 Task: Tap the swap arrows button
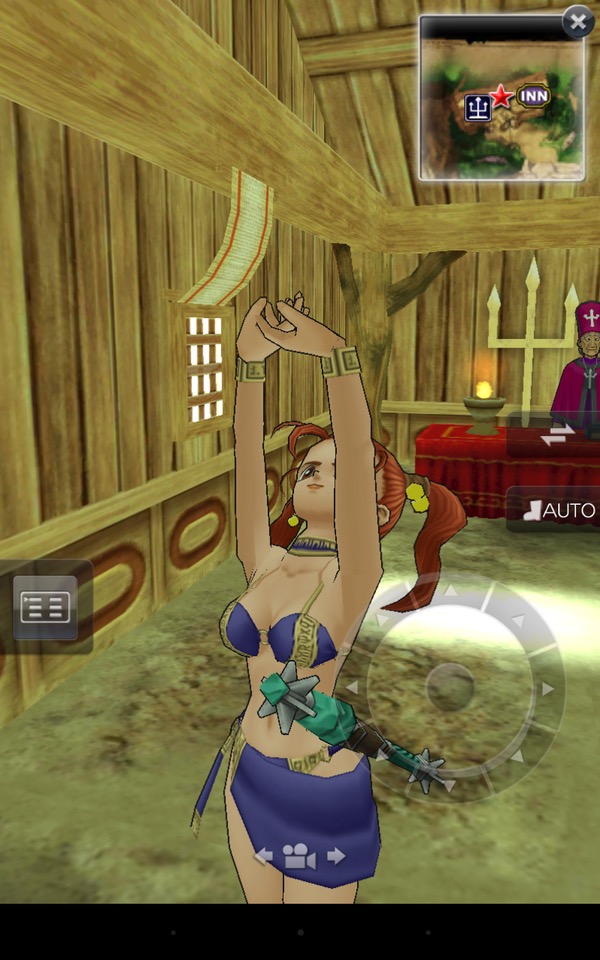pyautogui.click(x=557, y=433)
